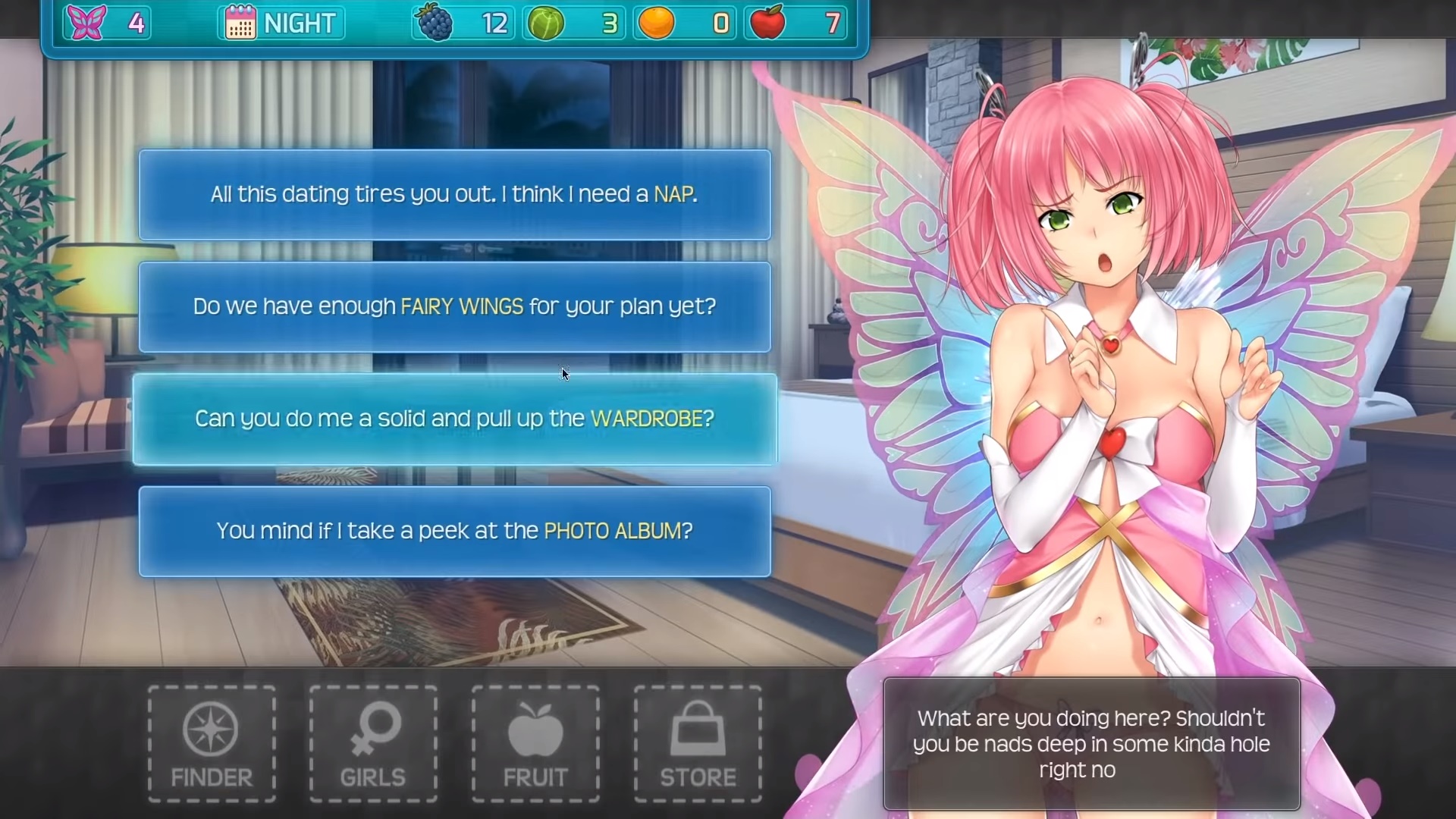Open the Girls menu
Viewport: 1456px width, 819px height.
pyautogui.click(x=373, y=744)
